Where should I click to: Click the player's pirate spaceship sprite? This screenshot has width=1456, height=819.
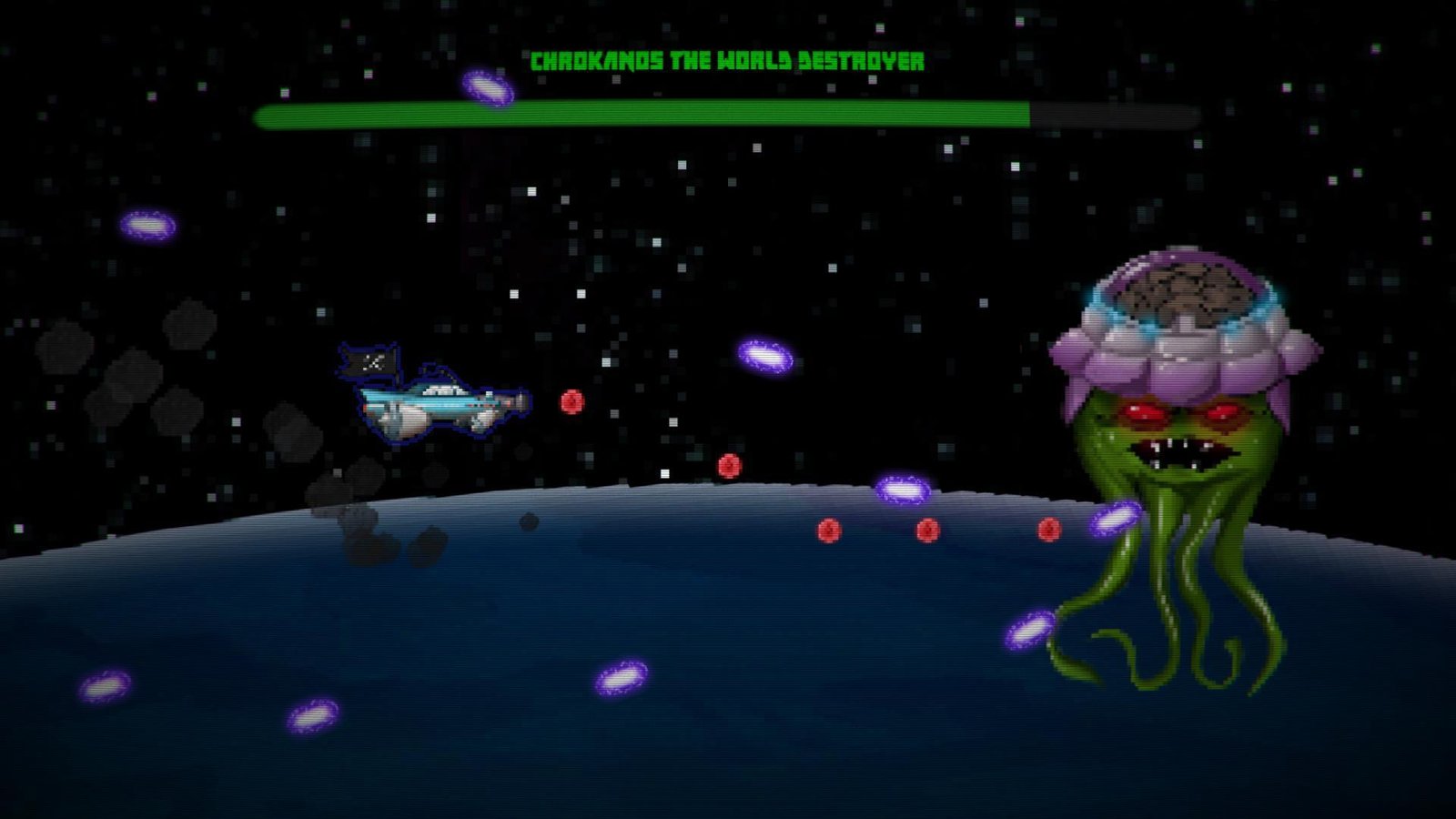437,405
